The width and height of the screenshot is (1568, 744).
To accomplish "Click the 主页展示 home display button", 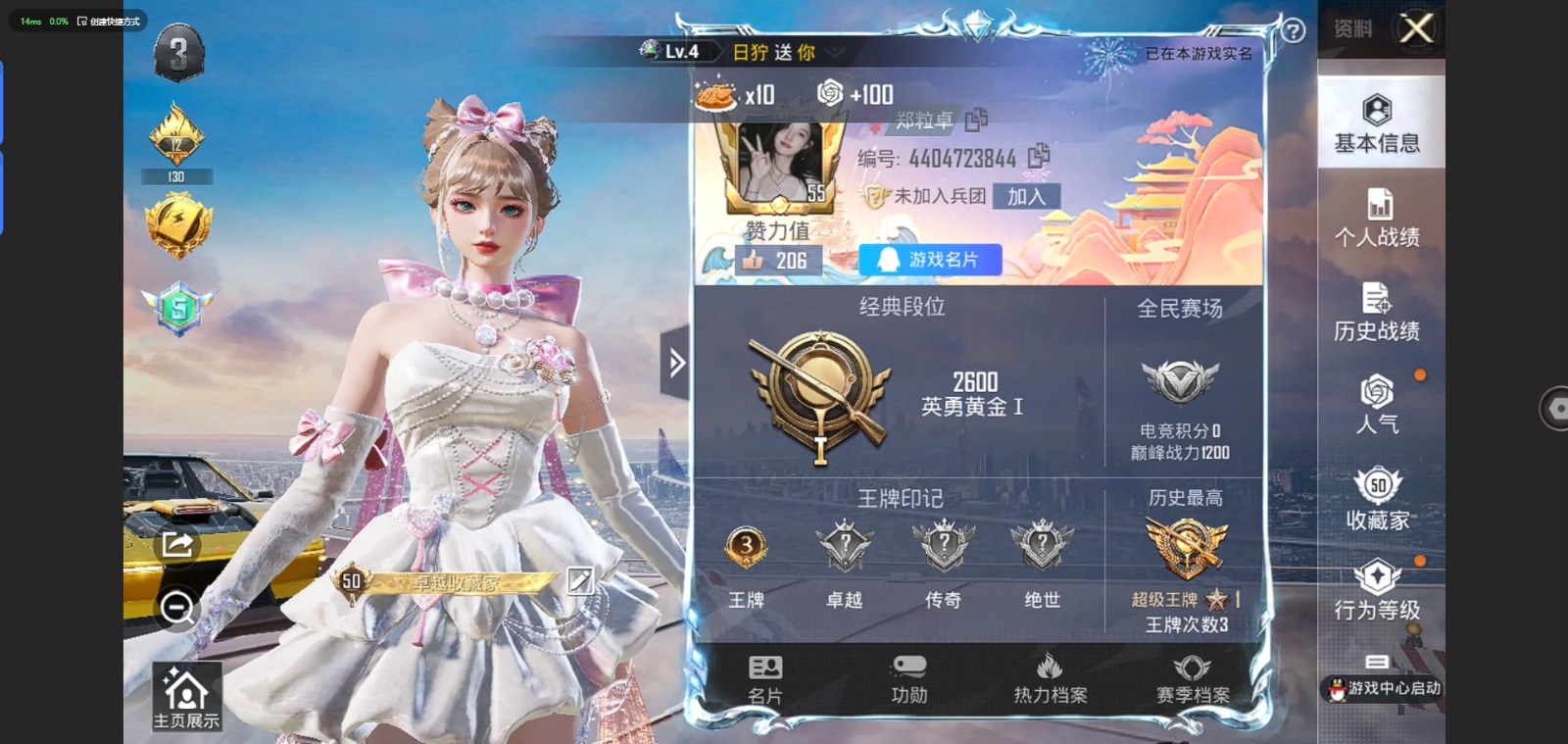I will click(x=186, y=697).
